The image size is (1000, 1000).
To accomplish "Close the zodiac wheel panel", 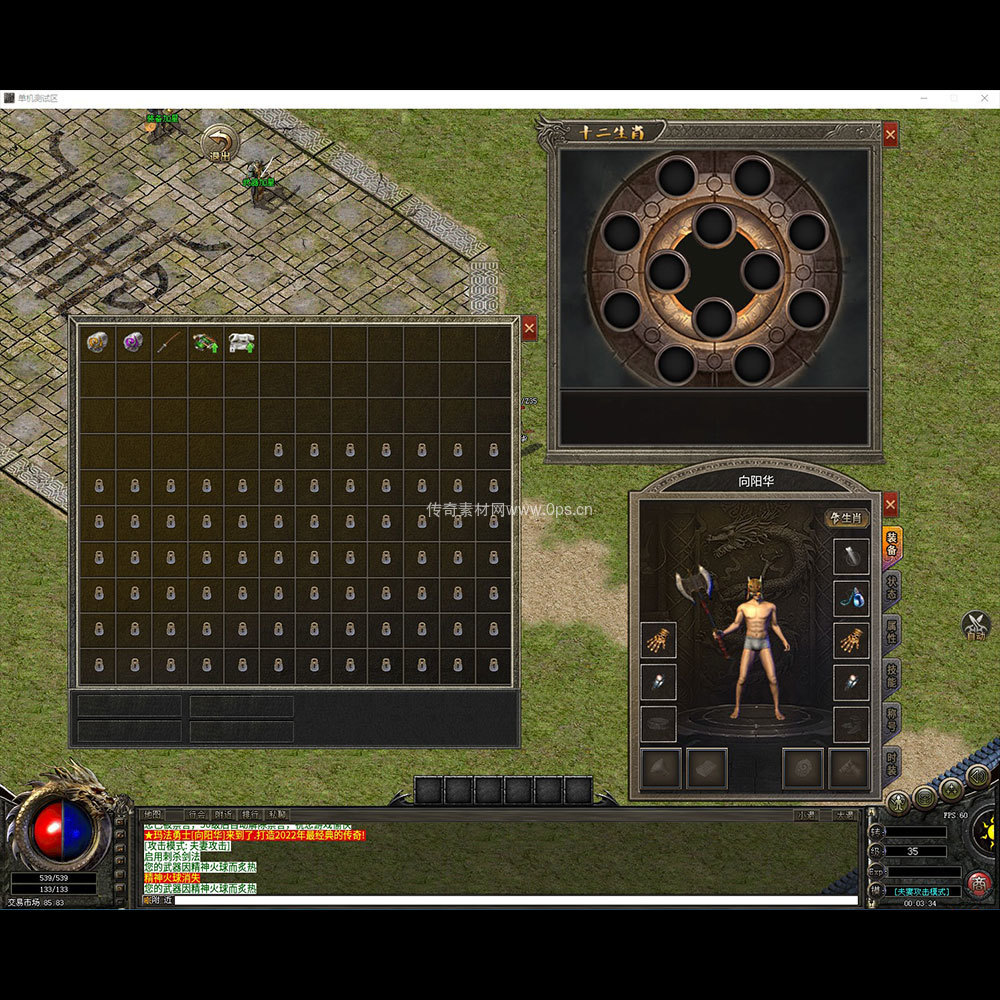I will [x=890, y=134].
